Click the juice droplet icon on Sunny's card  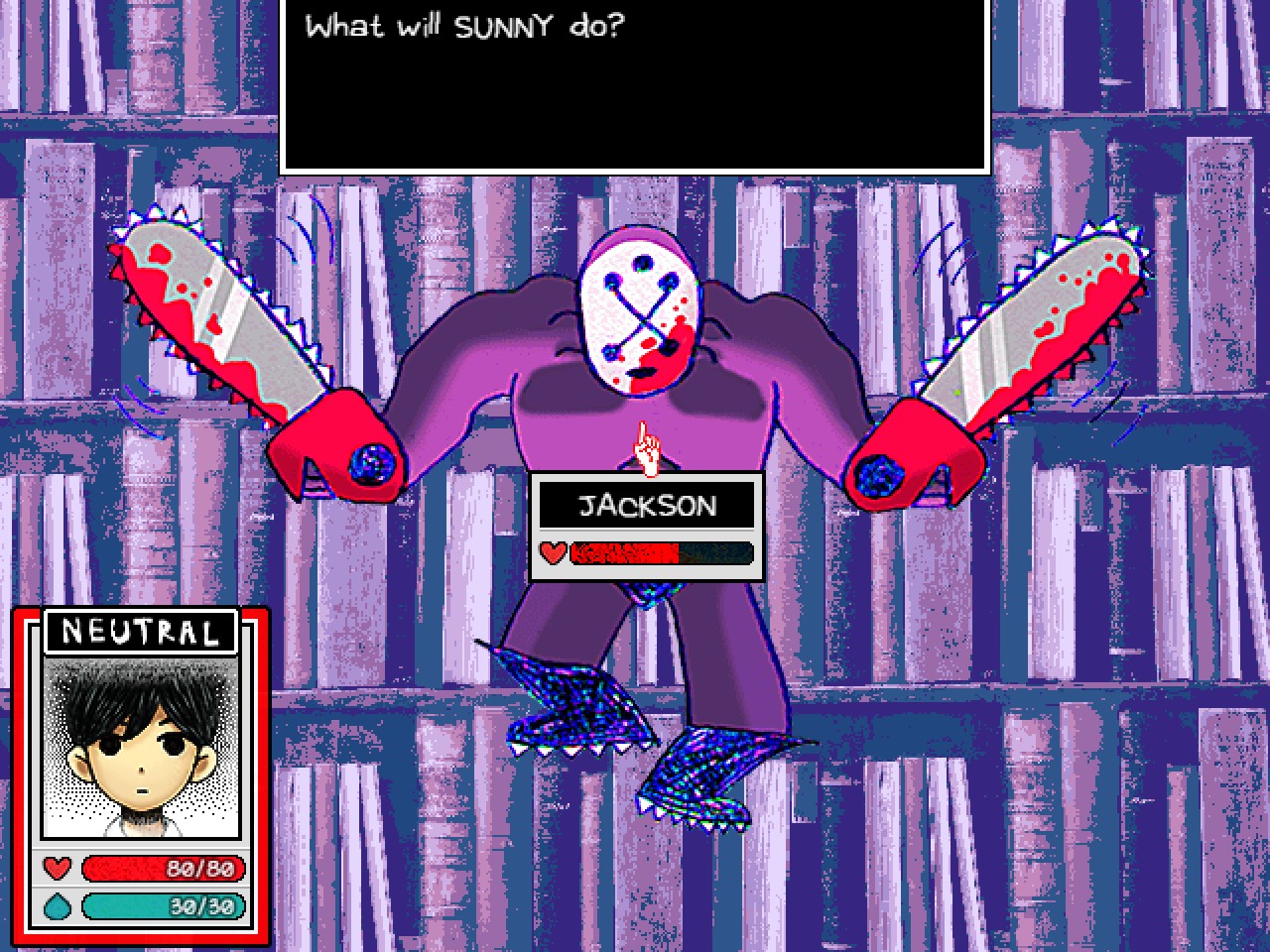pyautogui.click(x=58, y=905)
